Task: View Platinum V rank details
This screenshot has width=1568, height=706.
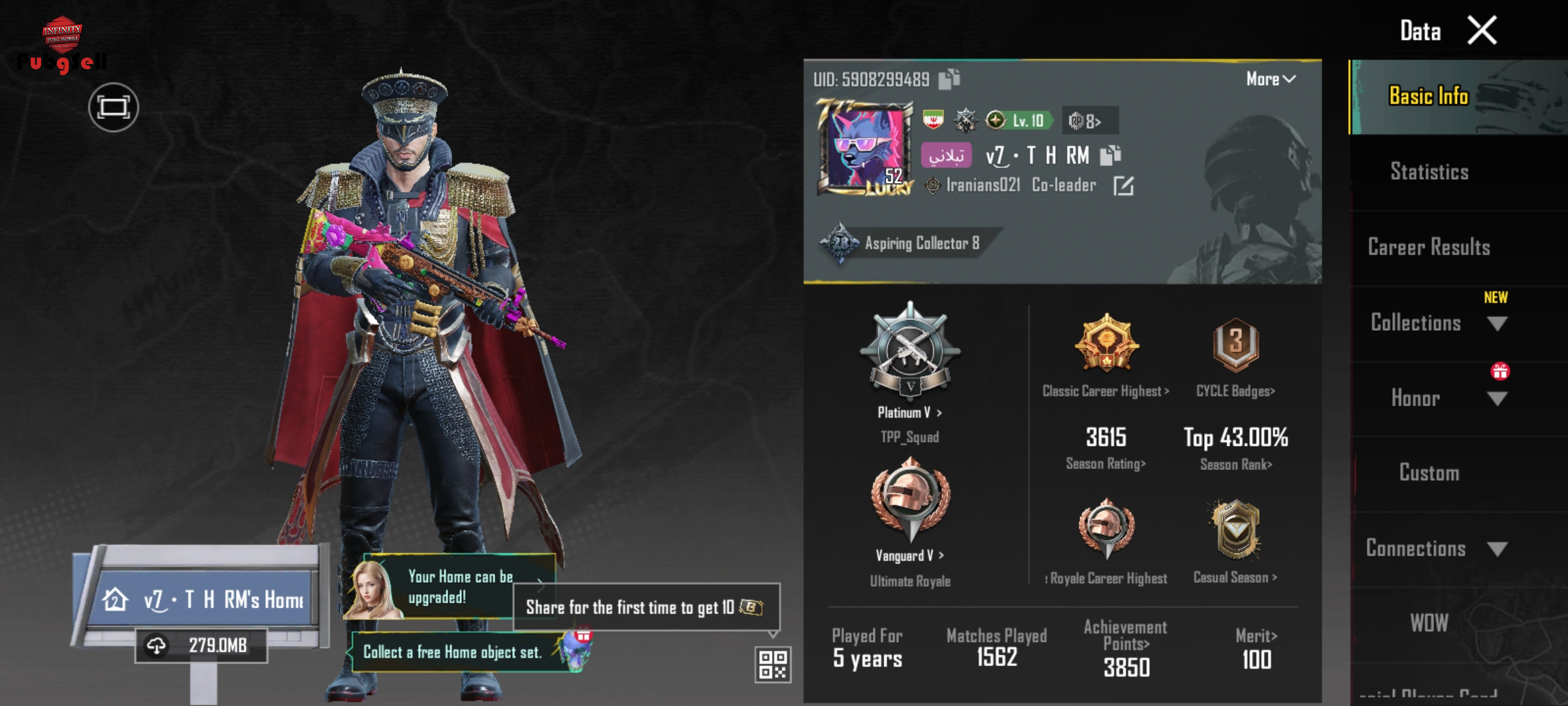Action: point(909,412)
